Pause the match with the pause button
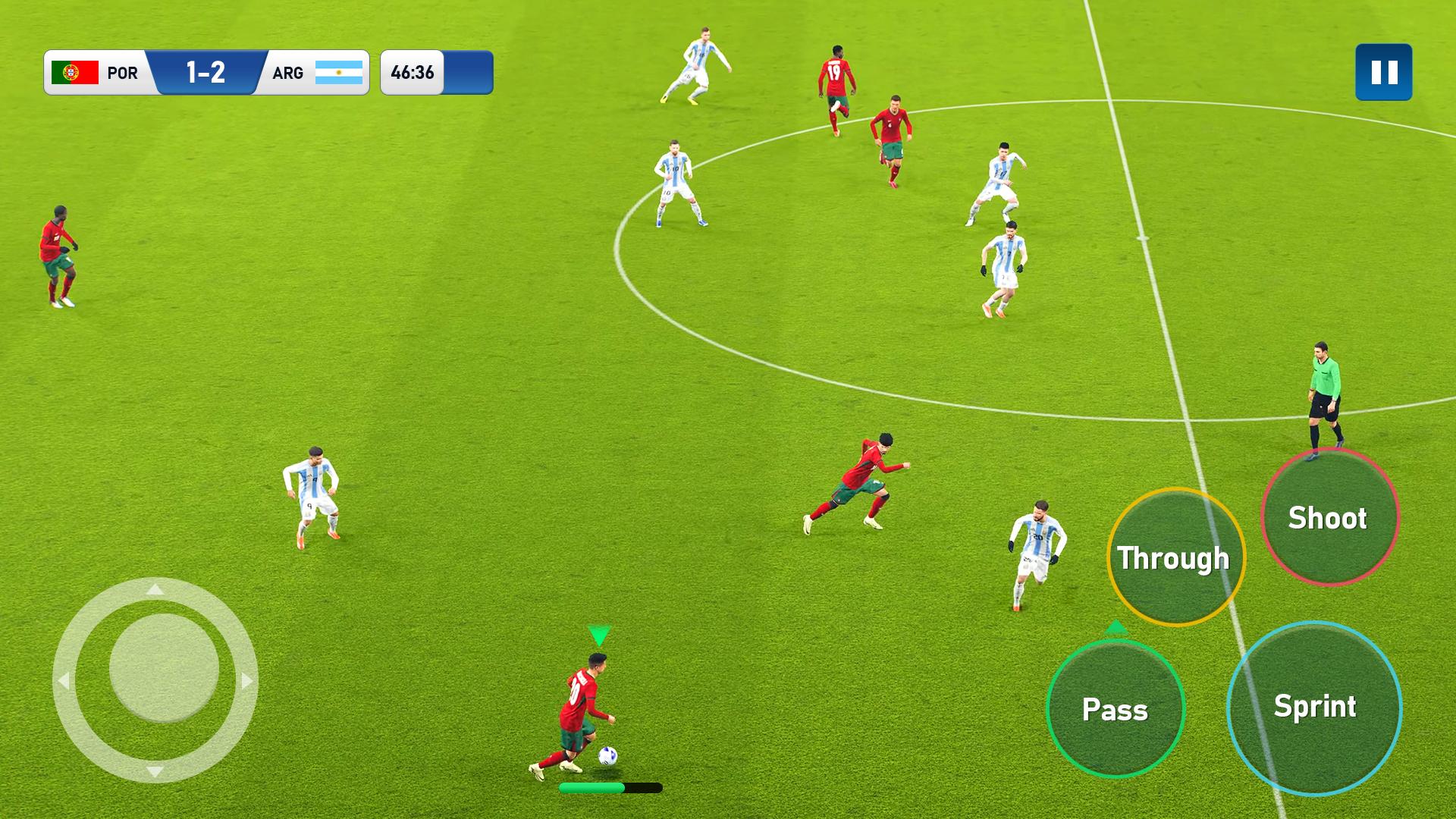This screenshot has height=819, width=1456. tap(1383, 72)
